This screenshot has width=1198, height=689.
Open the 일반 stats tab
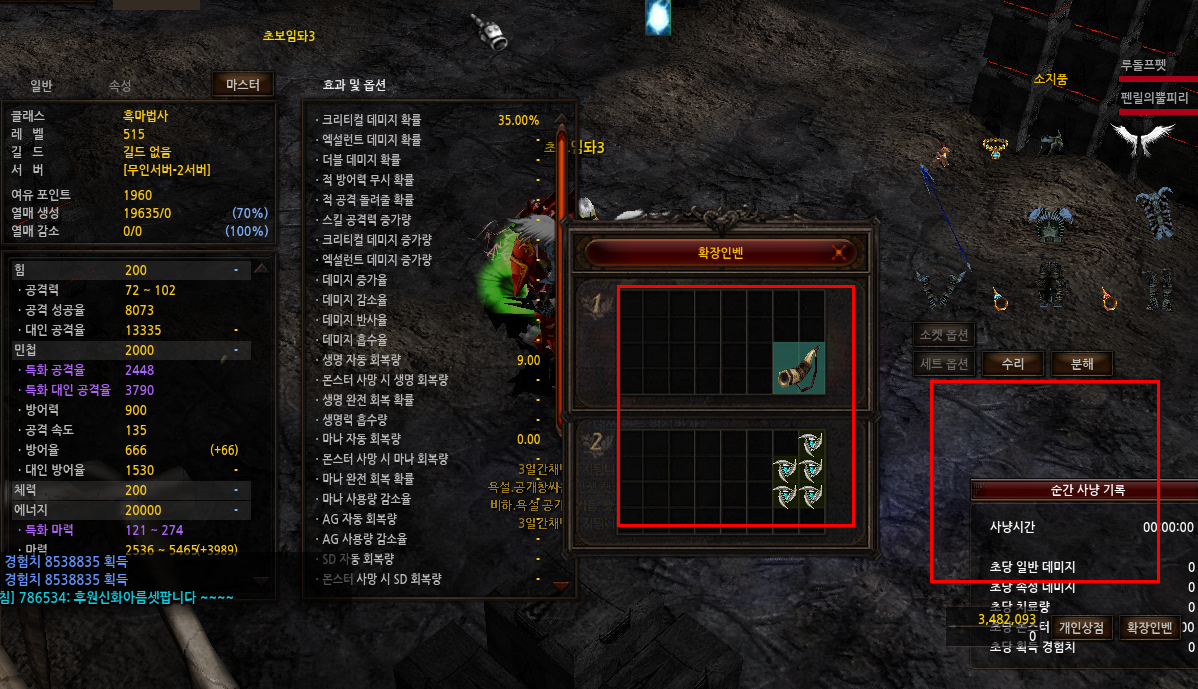[41, 86]
